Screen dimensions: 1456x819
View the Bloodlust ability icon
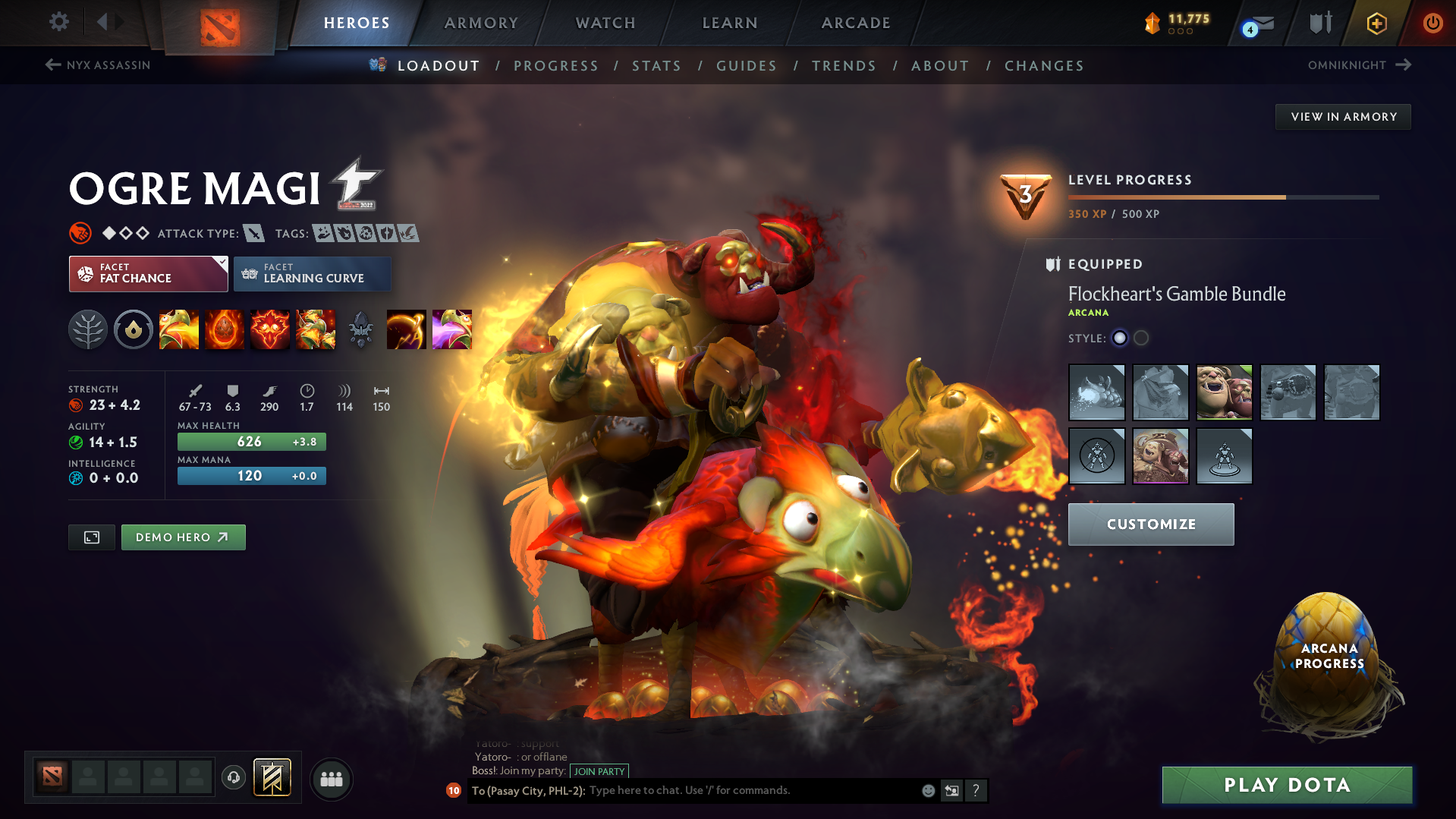click(270, 329)
